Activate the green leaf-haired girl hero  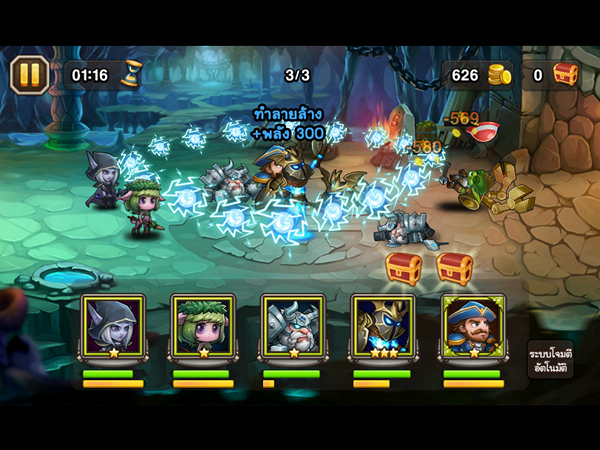[202, 326]
